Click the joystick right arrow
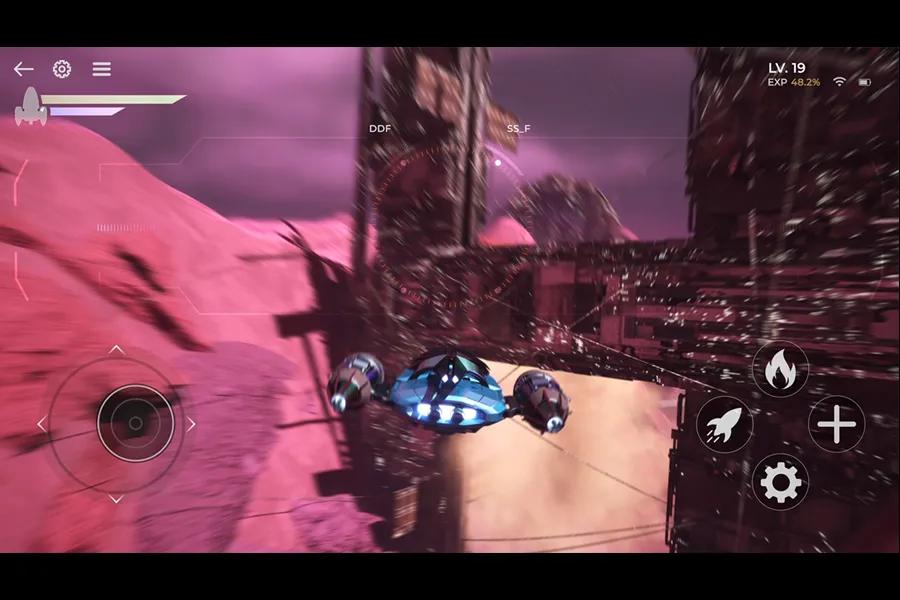The height and width of the screenshot is (600, 900). coord(191,424)
